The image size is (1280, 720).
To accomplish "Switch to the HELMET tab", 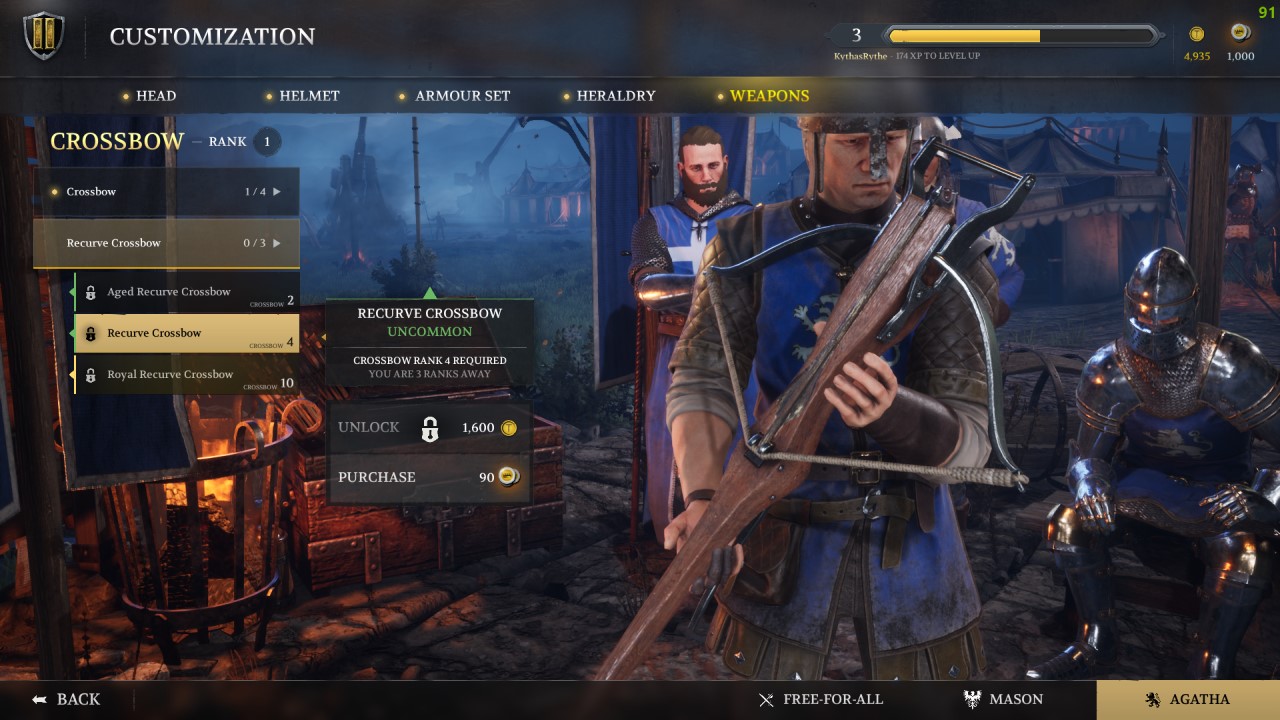I will click(x=309, y=95).
